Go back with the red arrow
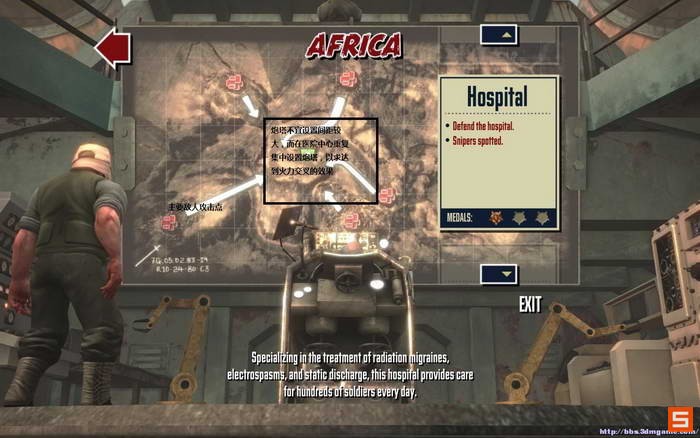 [x=114, y=46]
